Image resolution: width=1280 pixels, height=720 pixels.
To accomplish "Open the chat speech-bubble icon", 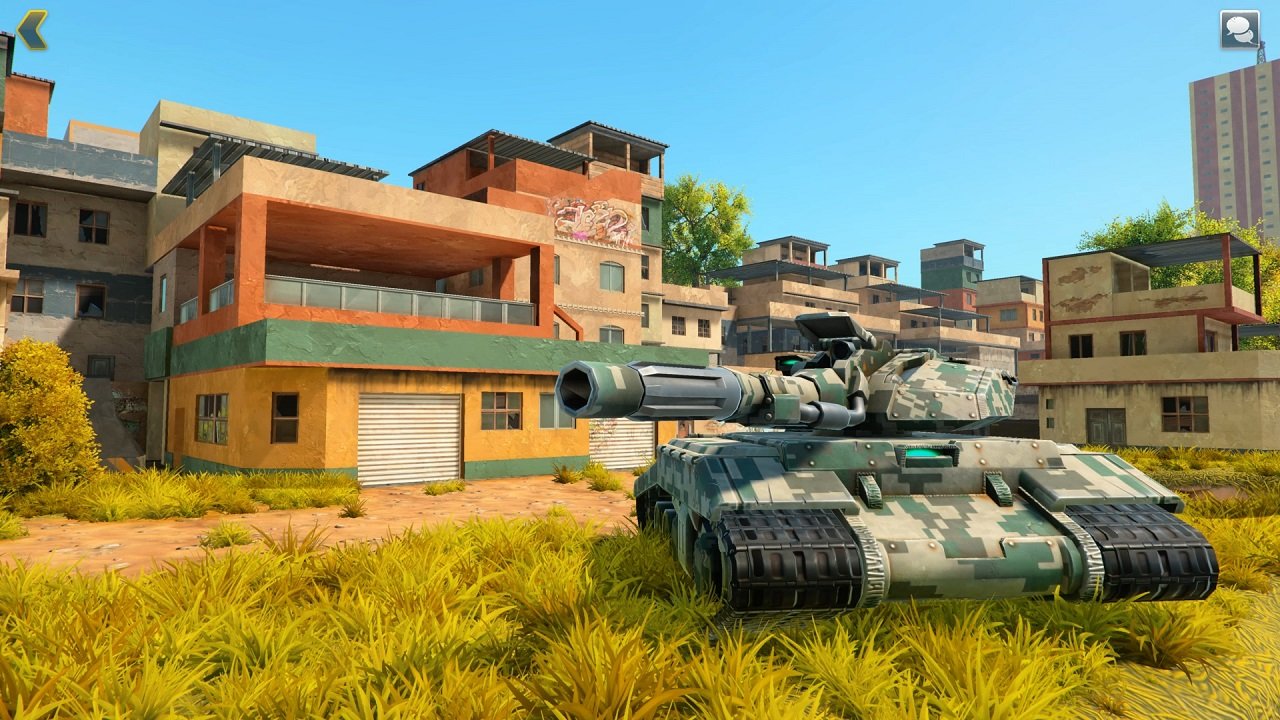I will [1237, 29].
